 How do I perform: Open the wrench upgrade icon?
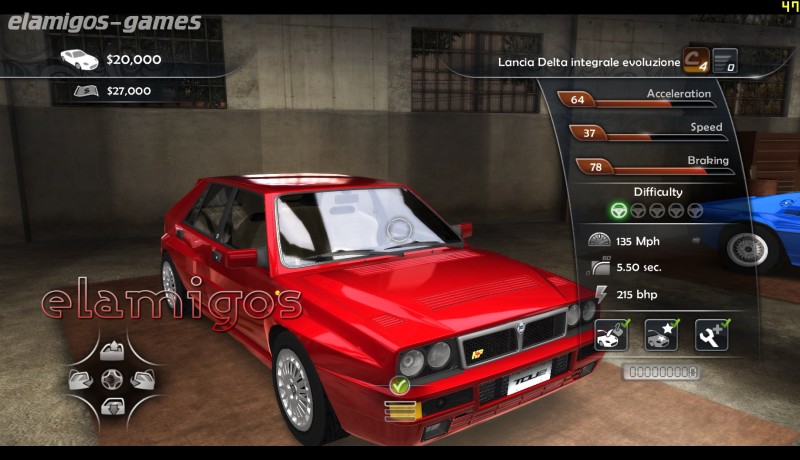[x=711, y=335]
